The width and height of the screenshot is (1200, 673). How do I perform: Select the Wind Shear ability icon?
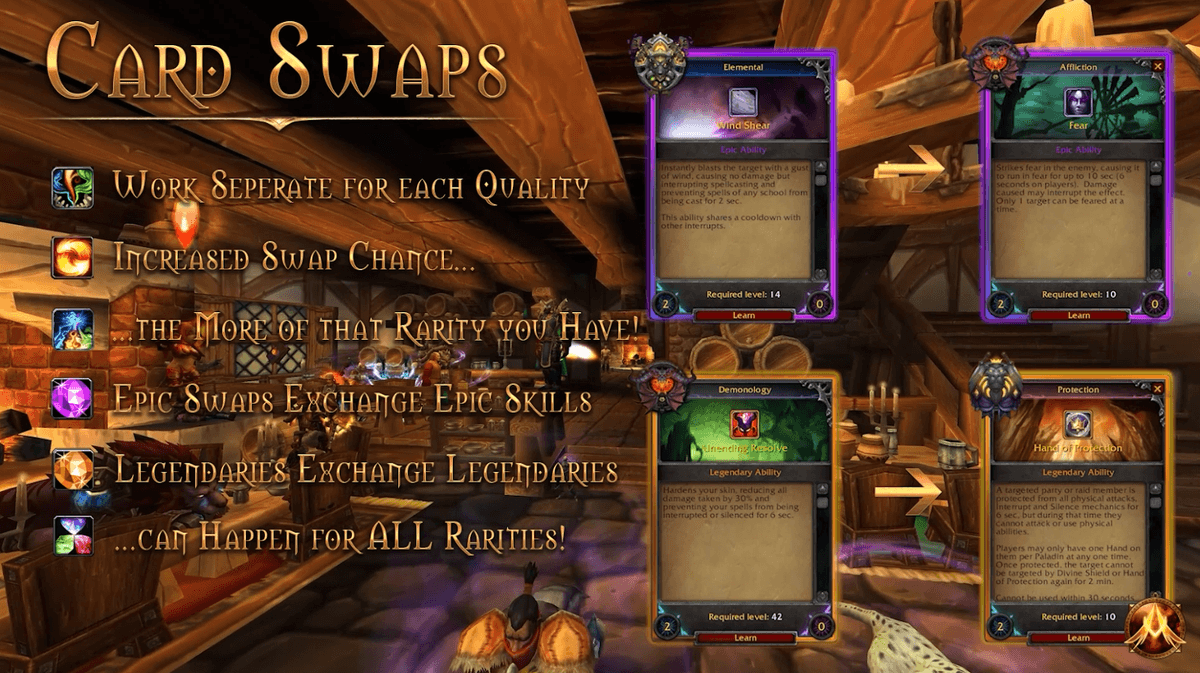click(x=743, y=102)
